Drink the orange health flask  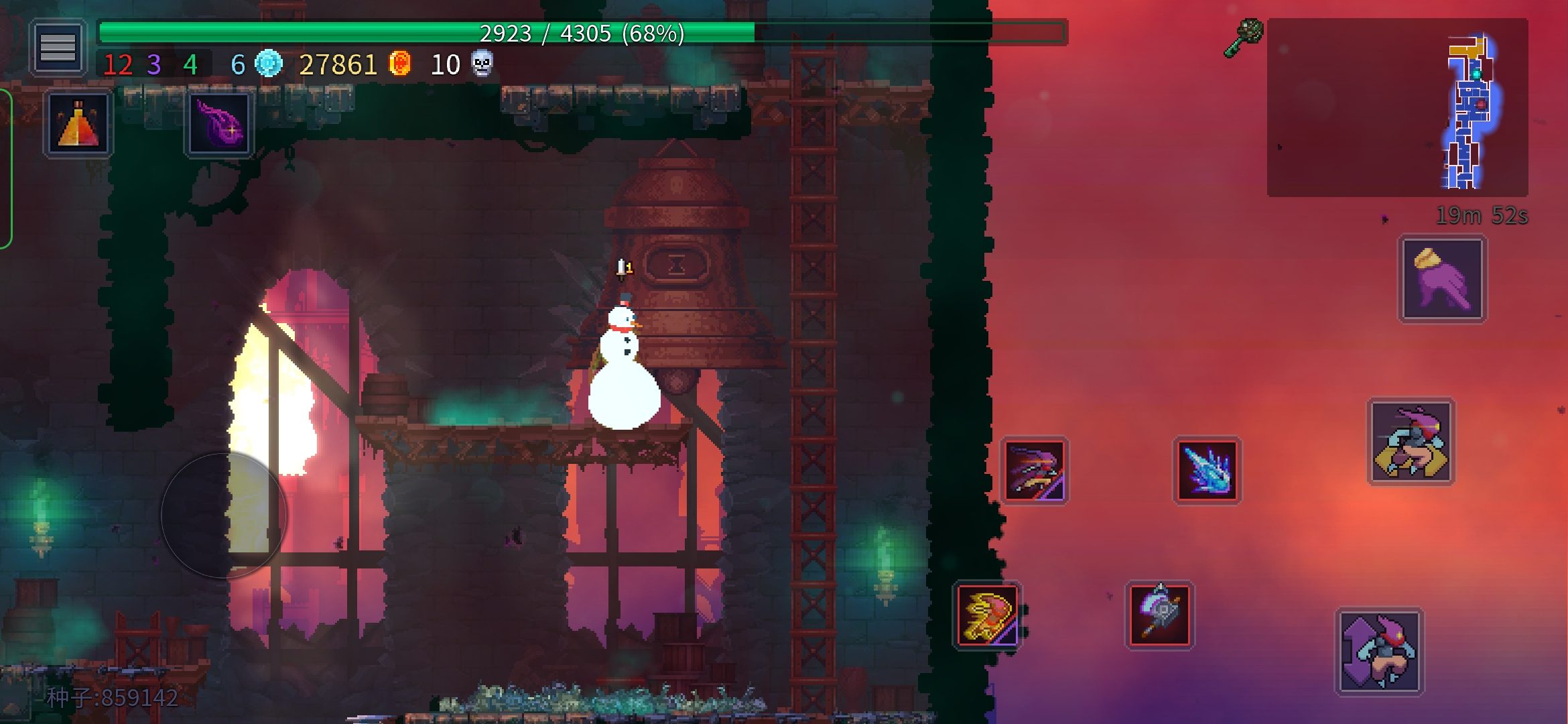click(78, 125)
